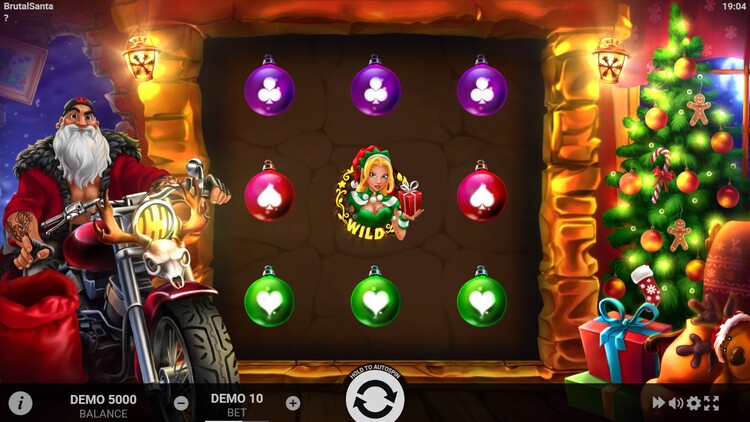750x422 pixels.
Task: Open the game info panel
Action: point(20,403)
